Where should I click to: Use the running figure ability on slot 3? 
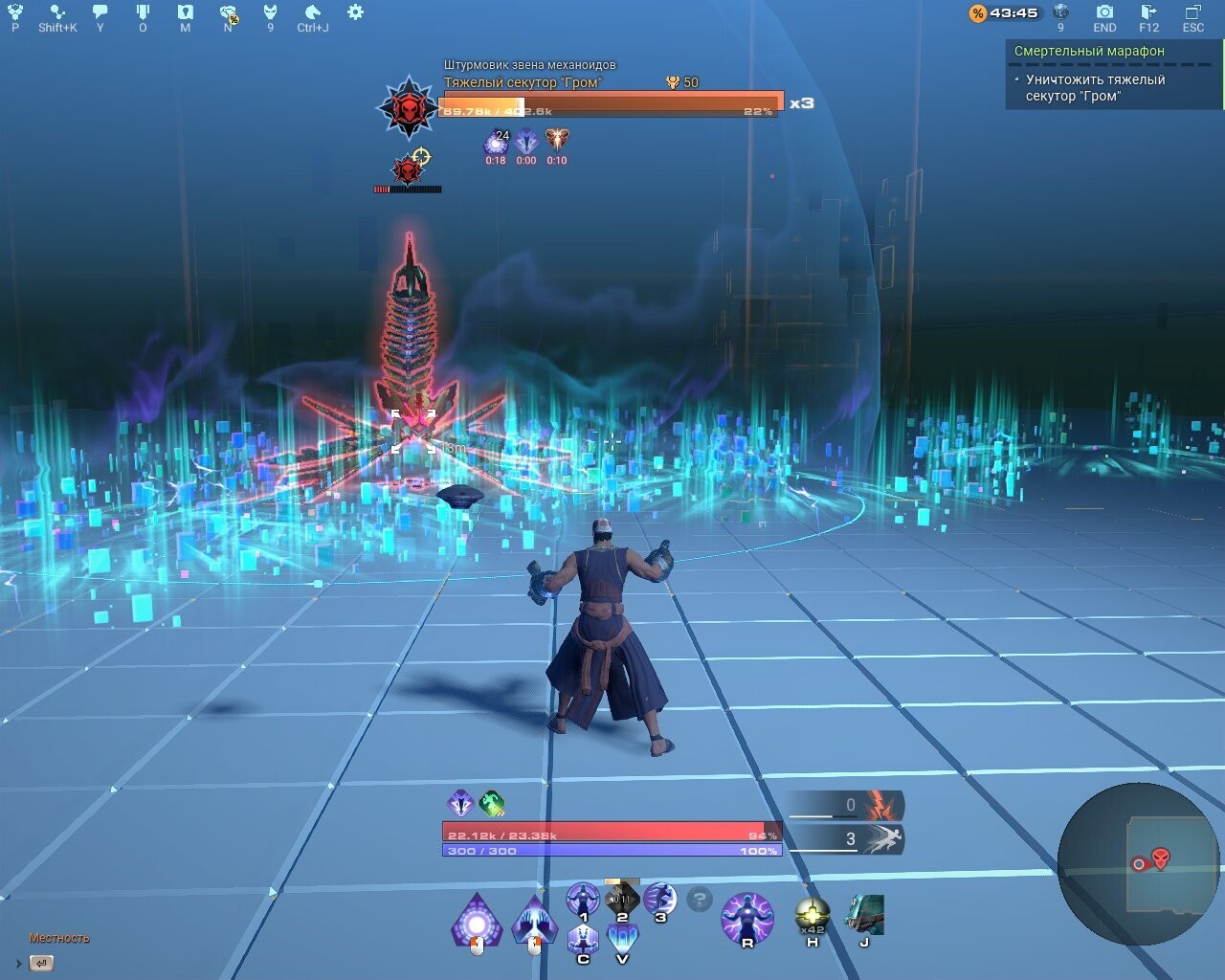click(659, 900)
